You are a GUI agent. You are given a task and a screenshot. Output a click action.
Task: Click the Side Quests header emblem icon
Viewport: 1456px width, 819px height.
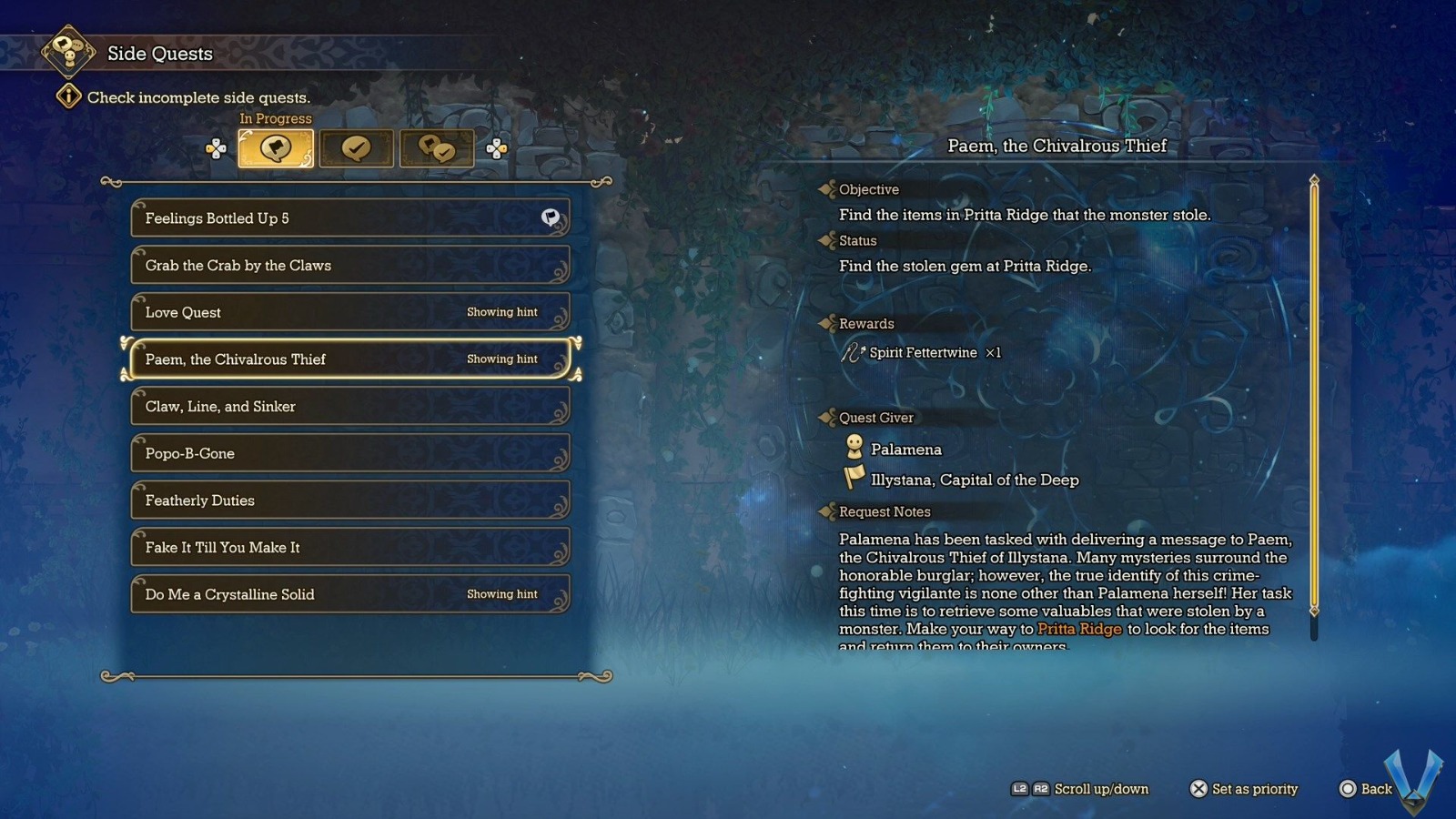pyautogui.click(x=67, y=54)
